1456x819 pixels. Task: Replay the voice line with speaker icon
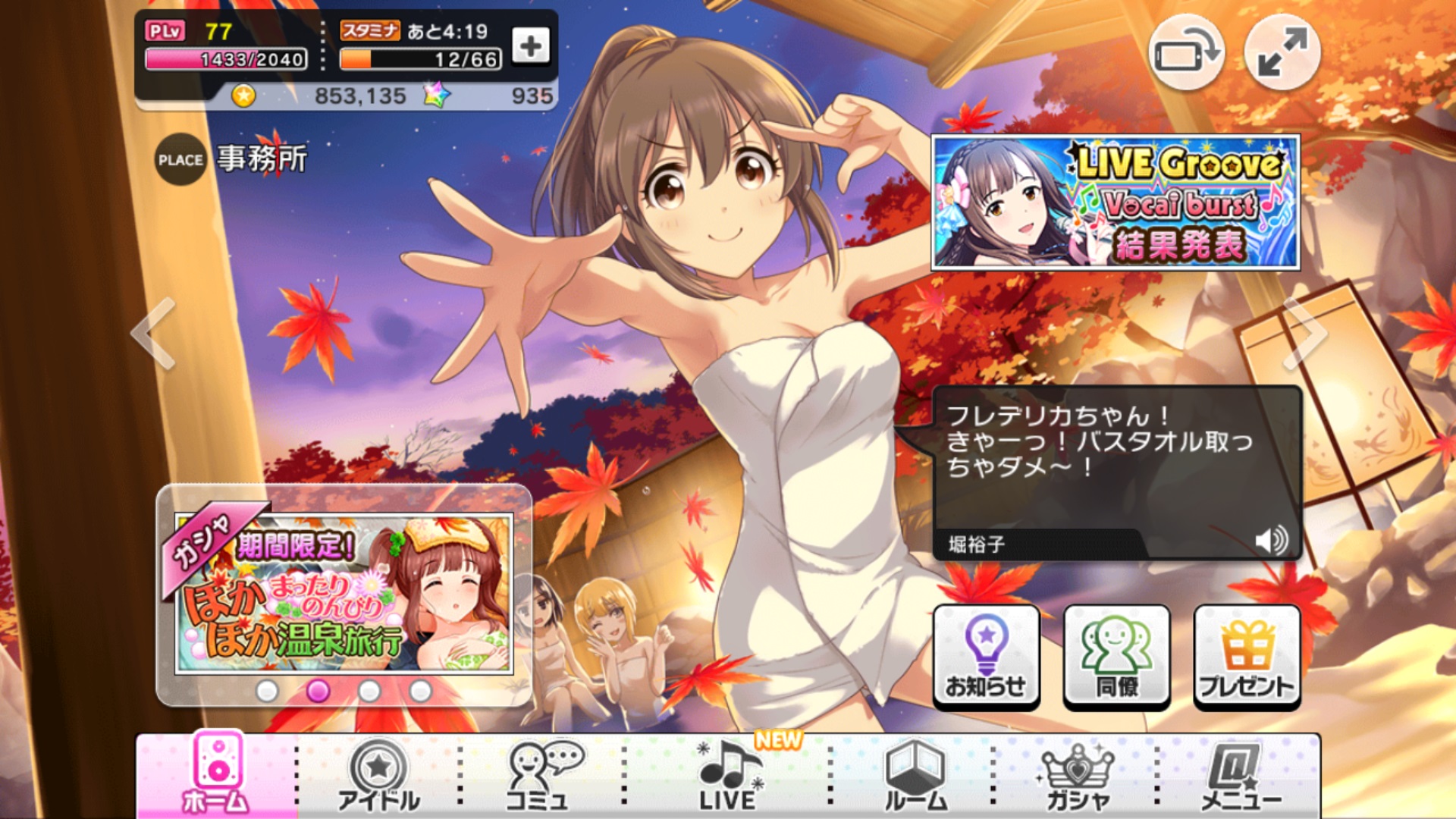click(x=1271, y=541)
